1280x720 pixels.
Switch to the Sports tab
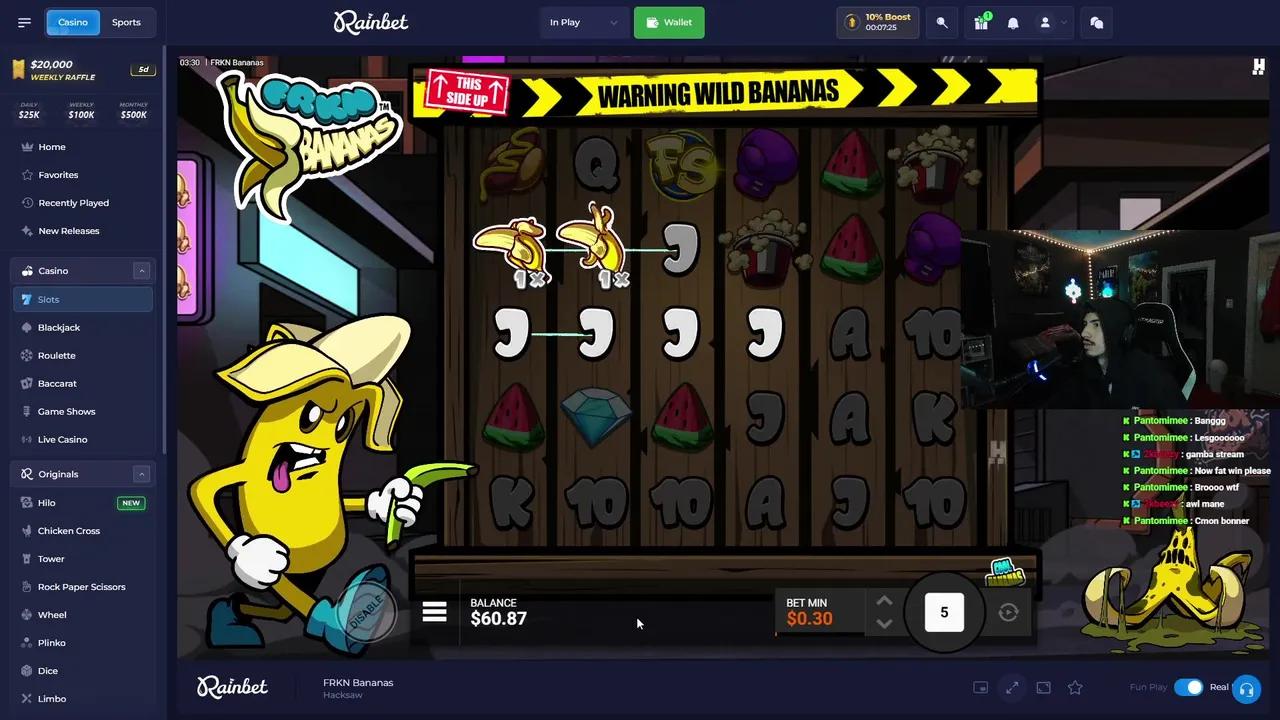pyautogui.click(x=126, y=22)
